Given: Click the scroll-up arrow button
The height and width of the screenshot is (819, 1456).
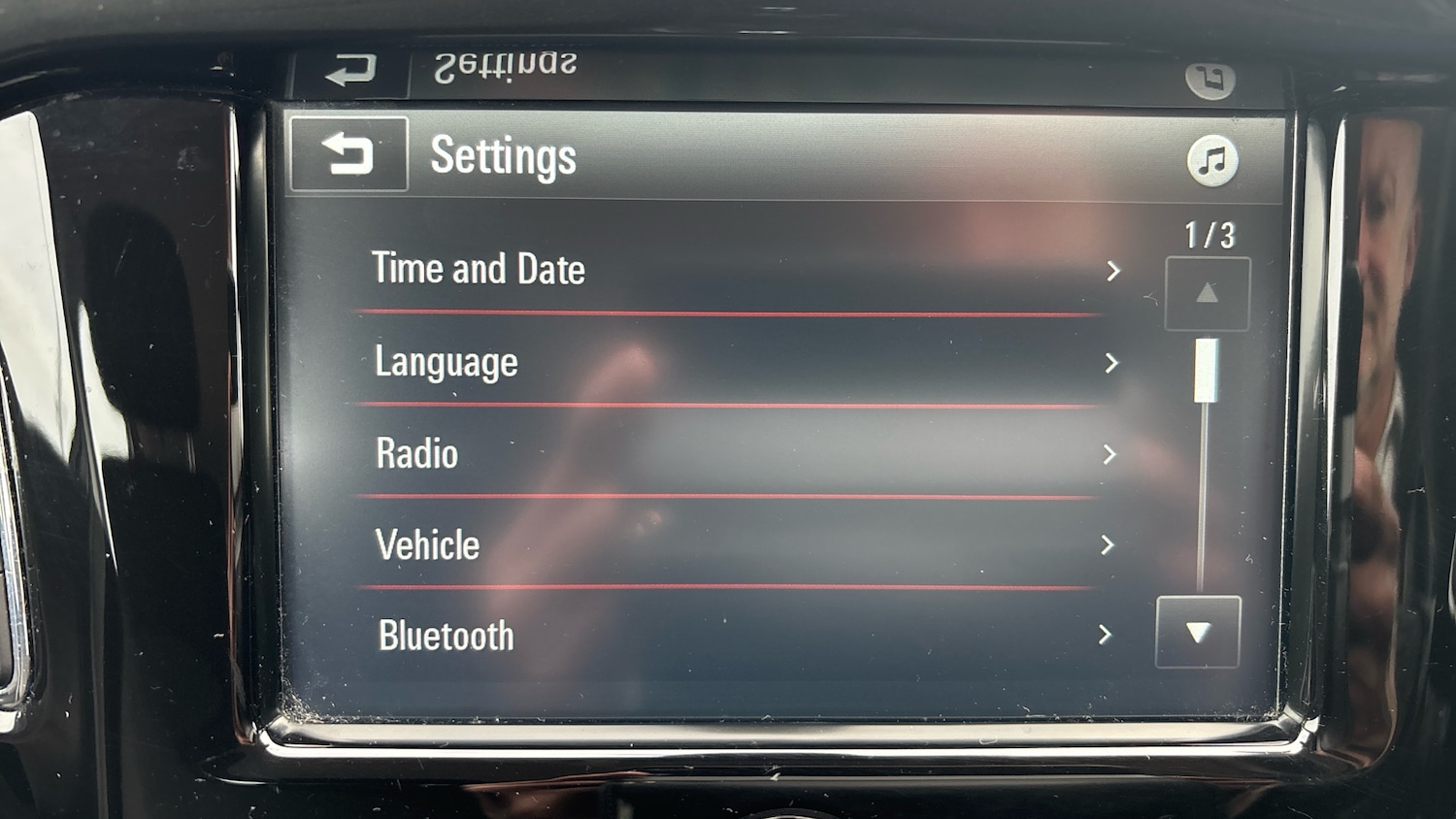Looking at the screenshot, I should 1207,293.
